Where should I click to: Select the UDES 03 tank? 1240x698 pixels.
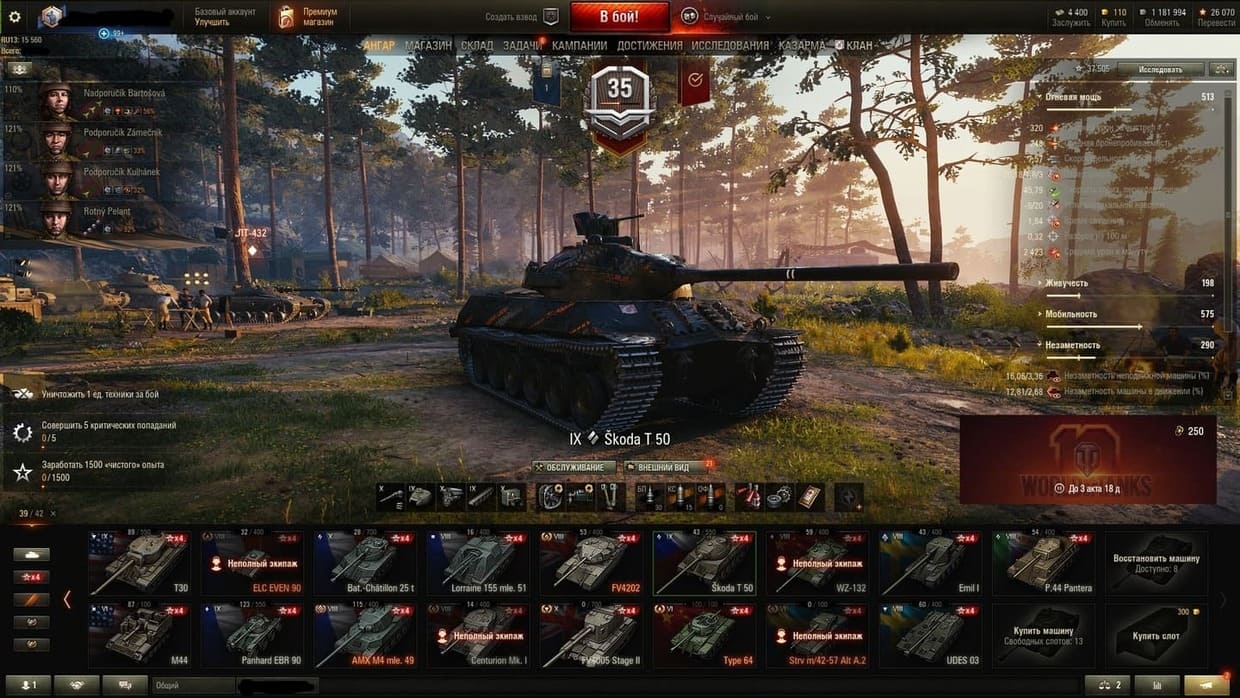(929, 635)
